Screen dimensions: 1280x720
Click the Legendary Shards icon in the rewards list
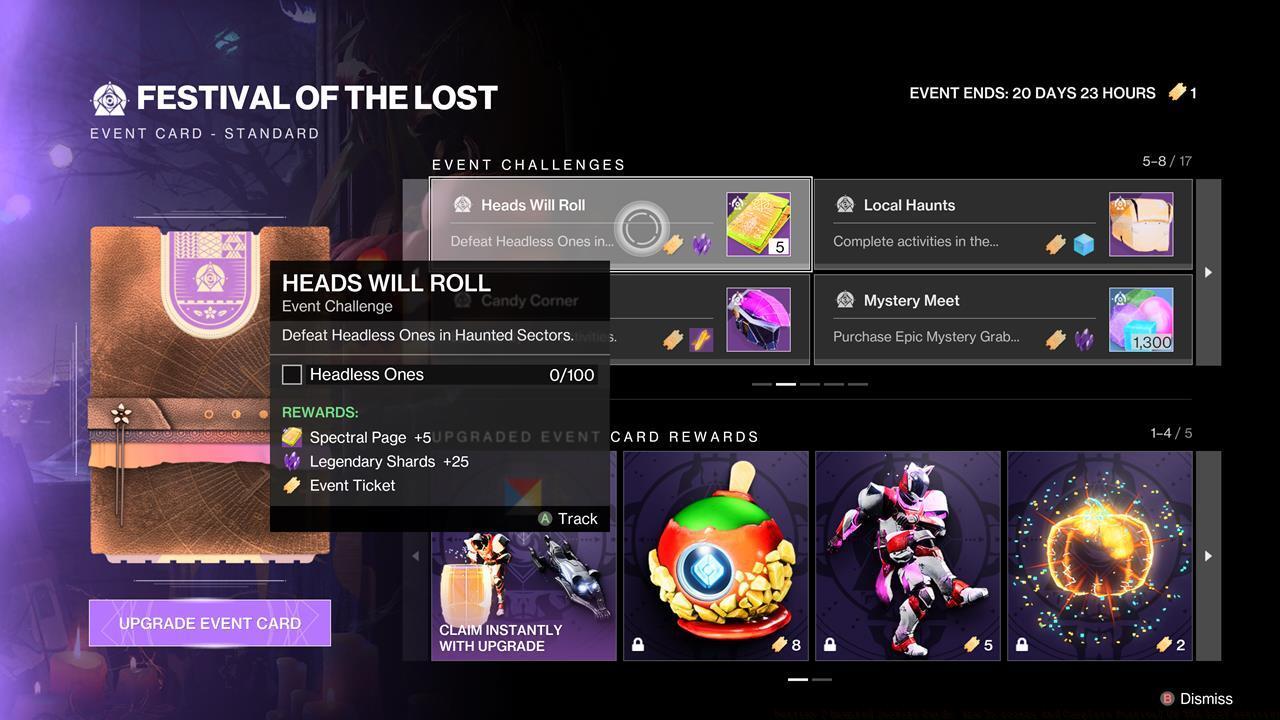point(291,461)
